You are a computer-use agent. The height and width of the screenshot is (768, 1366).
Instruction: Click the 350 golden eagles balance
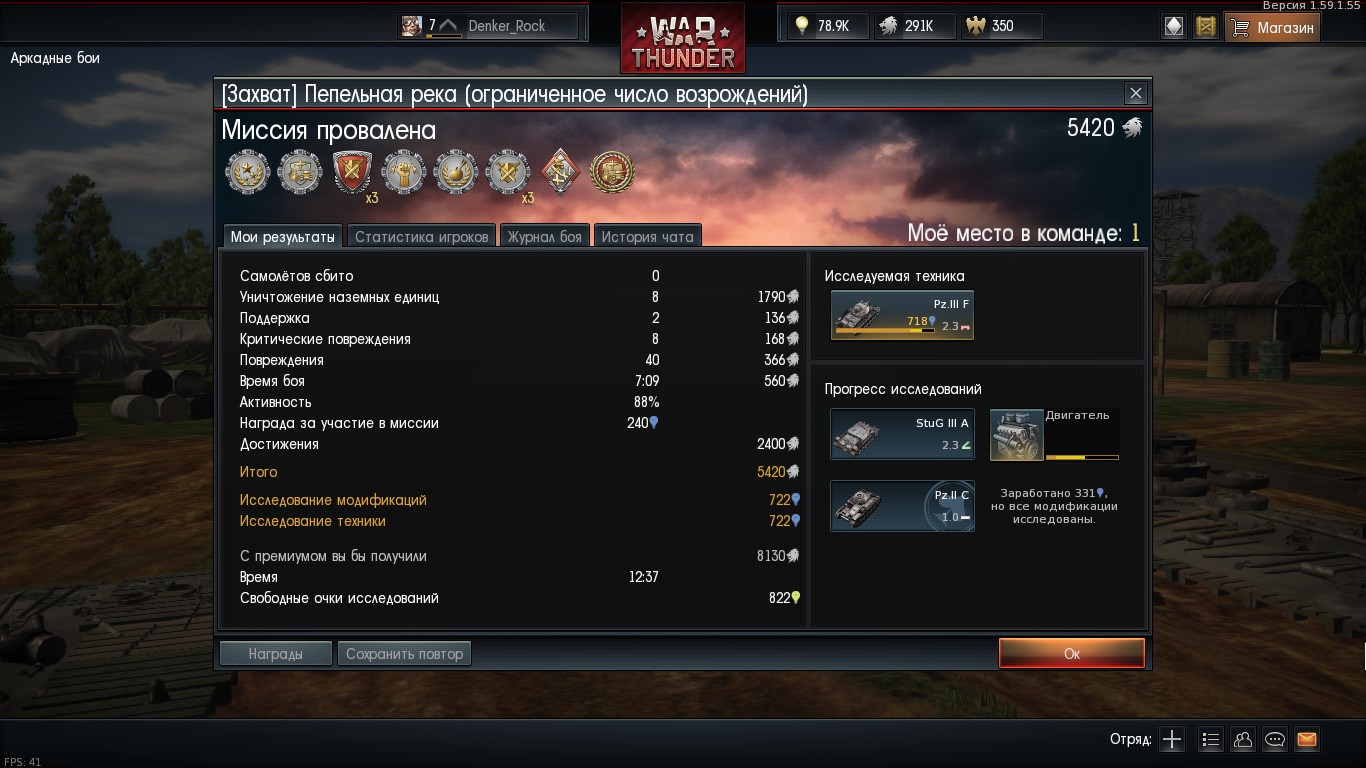pos(1001,26)
